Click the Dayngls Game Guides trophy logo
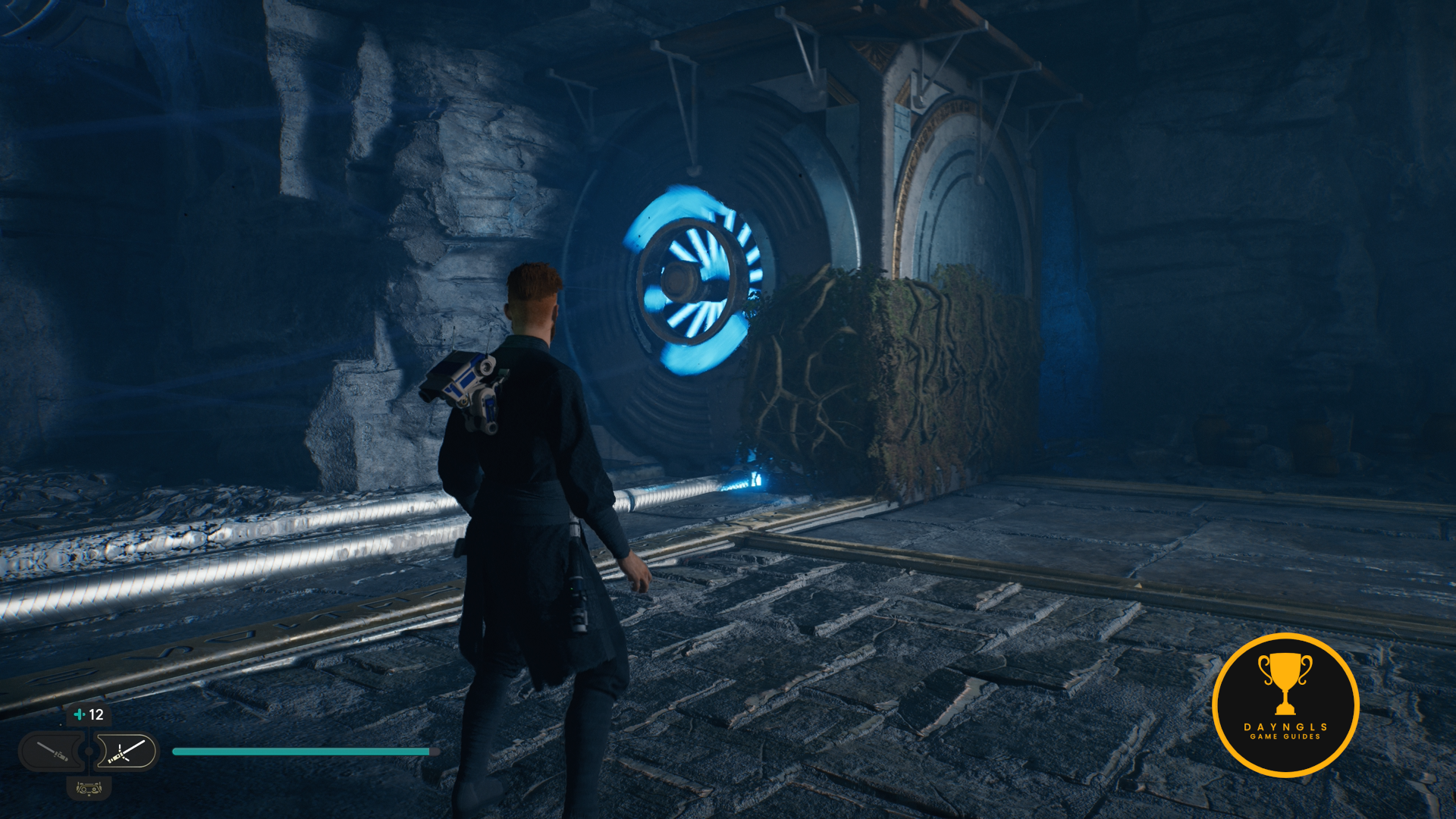The image size is (1456, 819). point(1285,704)
